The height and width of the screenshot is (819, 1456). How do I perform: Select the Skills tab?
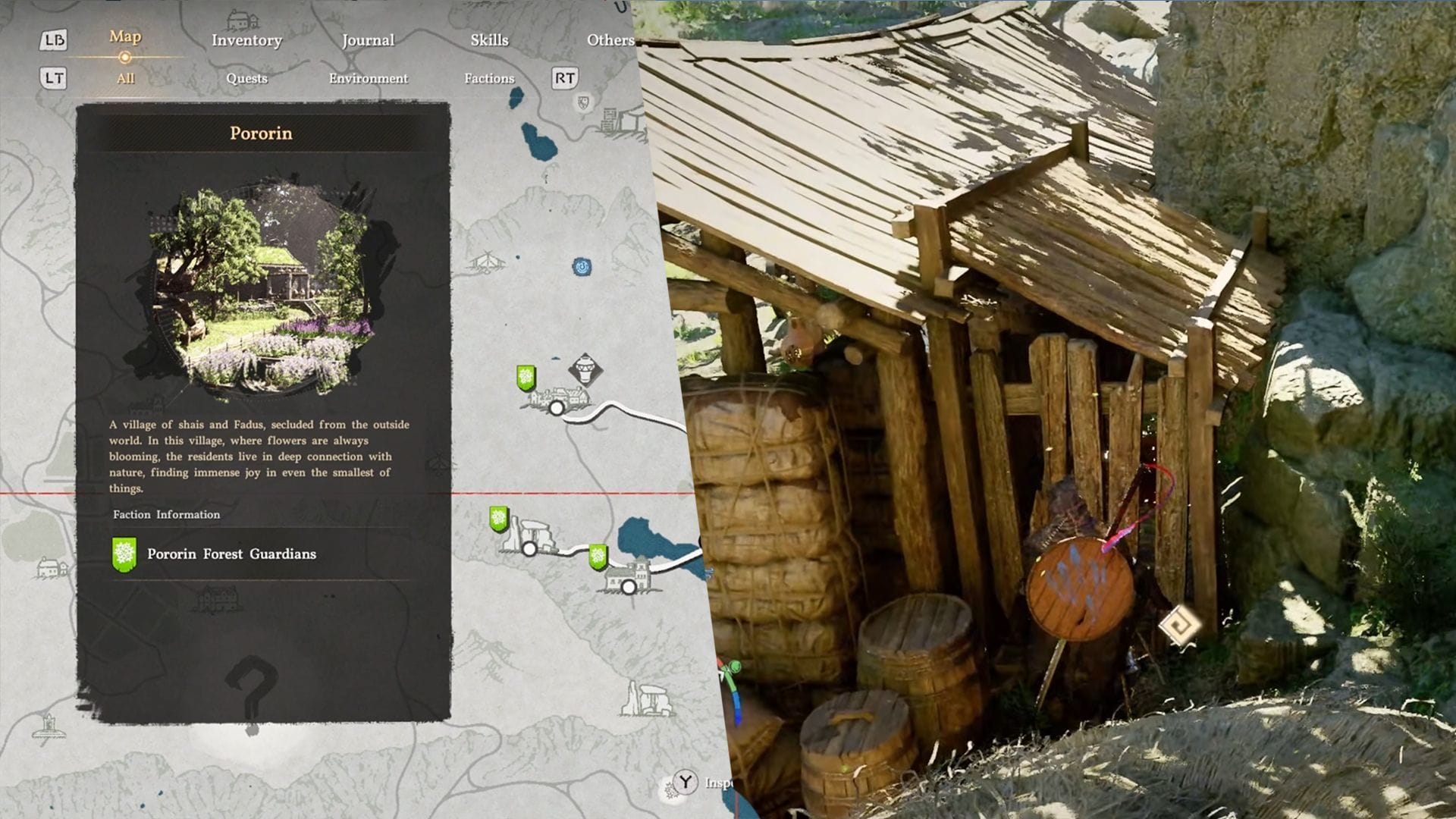489,40
